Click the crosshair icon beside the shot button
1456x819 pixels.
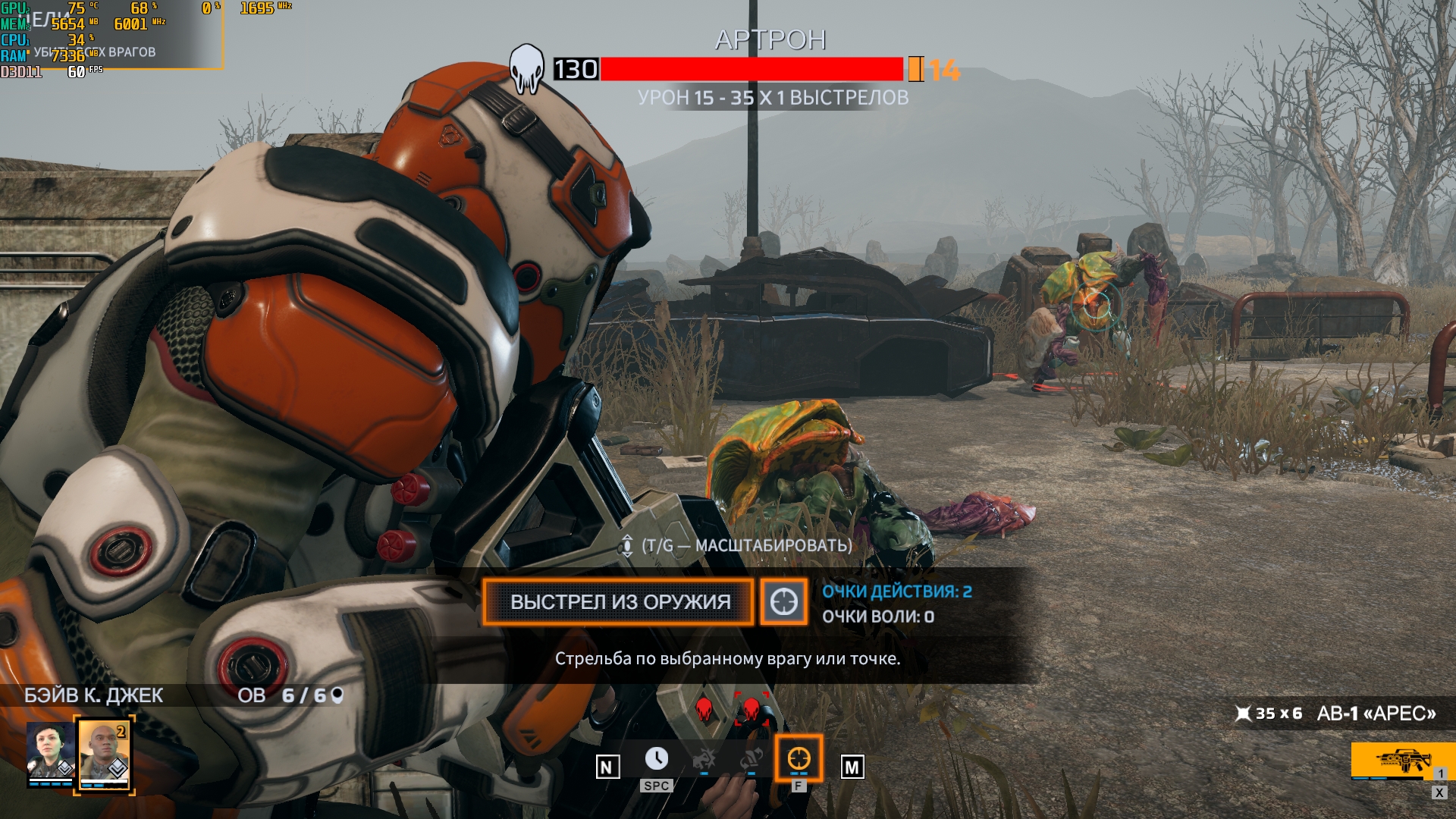[783, 602]
